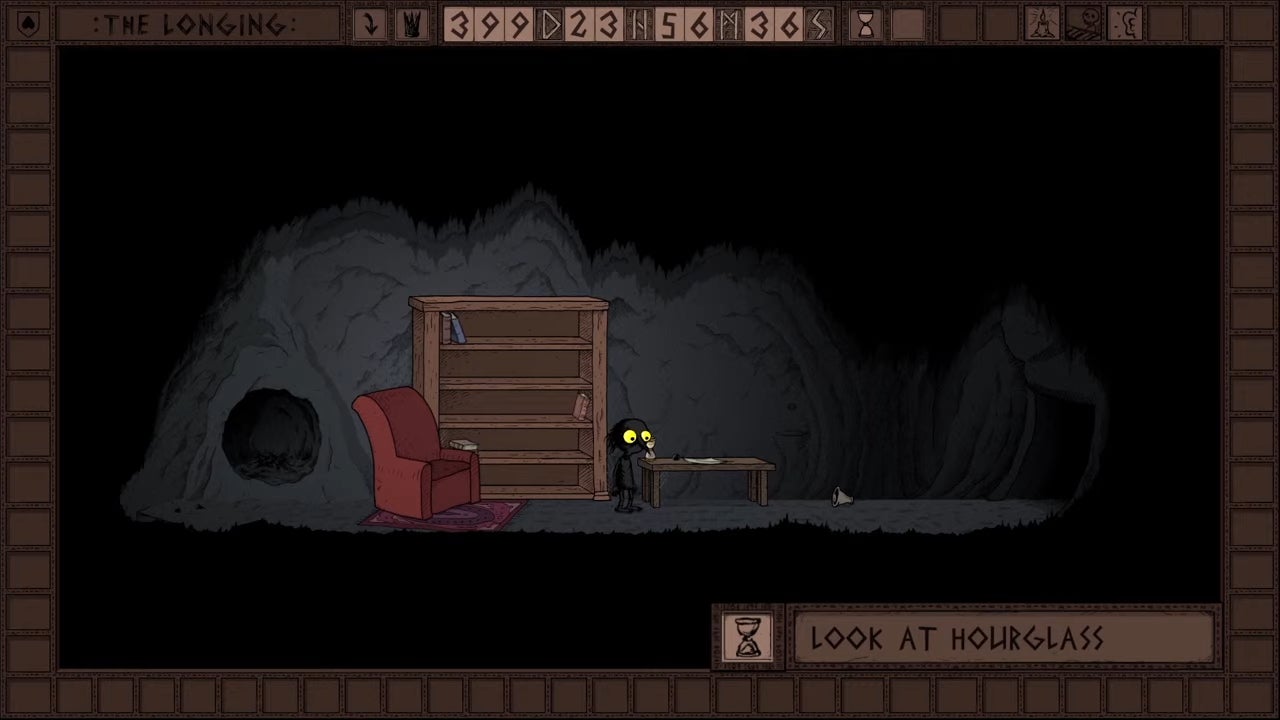
Task: Toggle the ear listening icon
Action: click(x=1126, y=25)
